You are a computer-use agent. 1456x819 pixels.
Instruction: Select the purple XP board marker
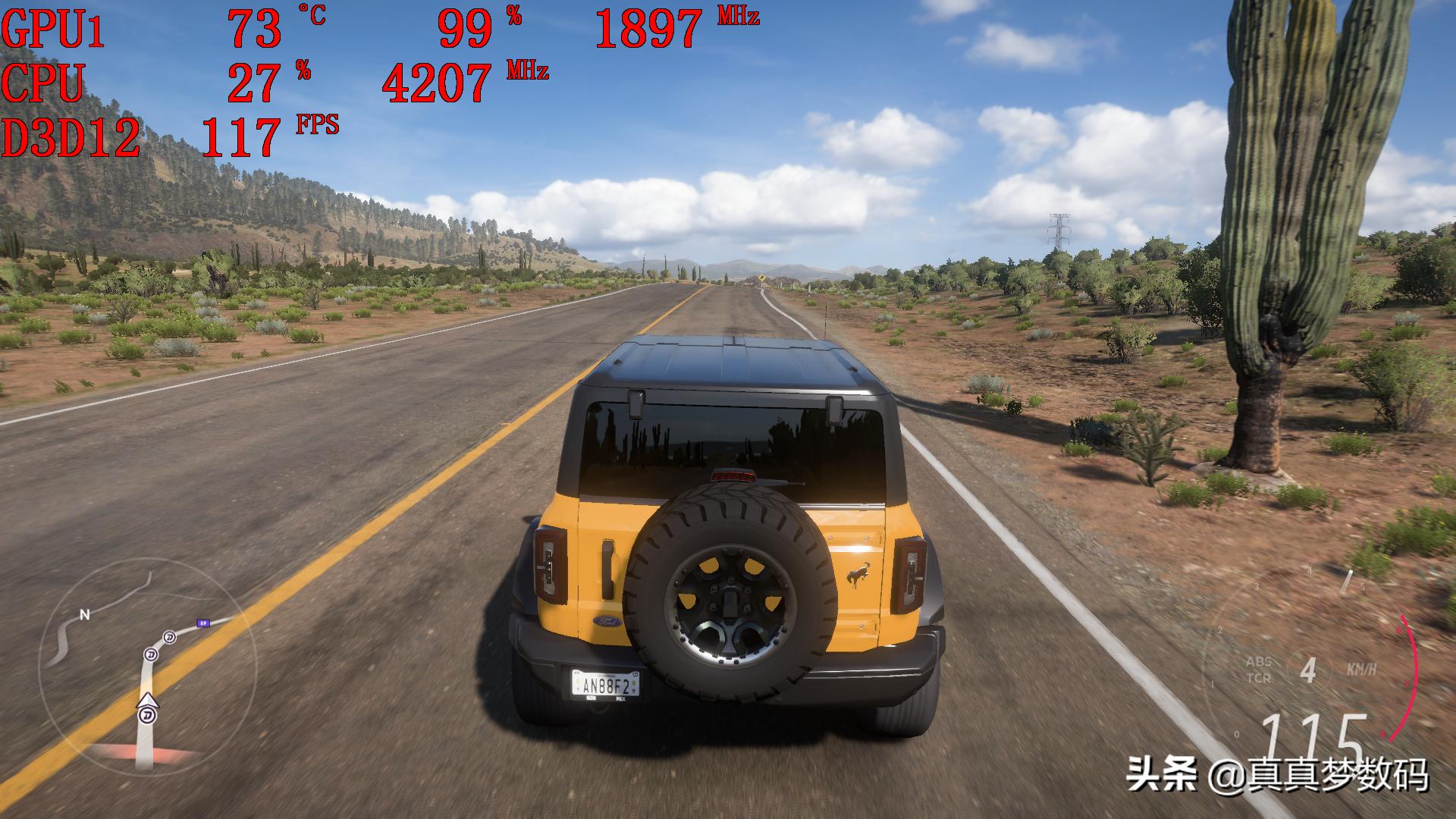(x=202, y=623)
